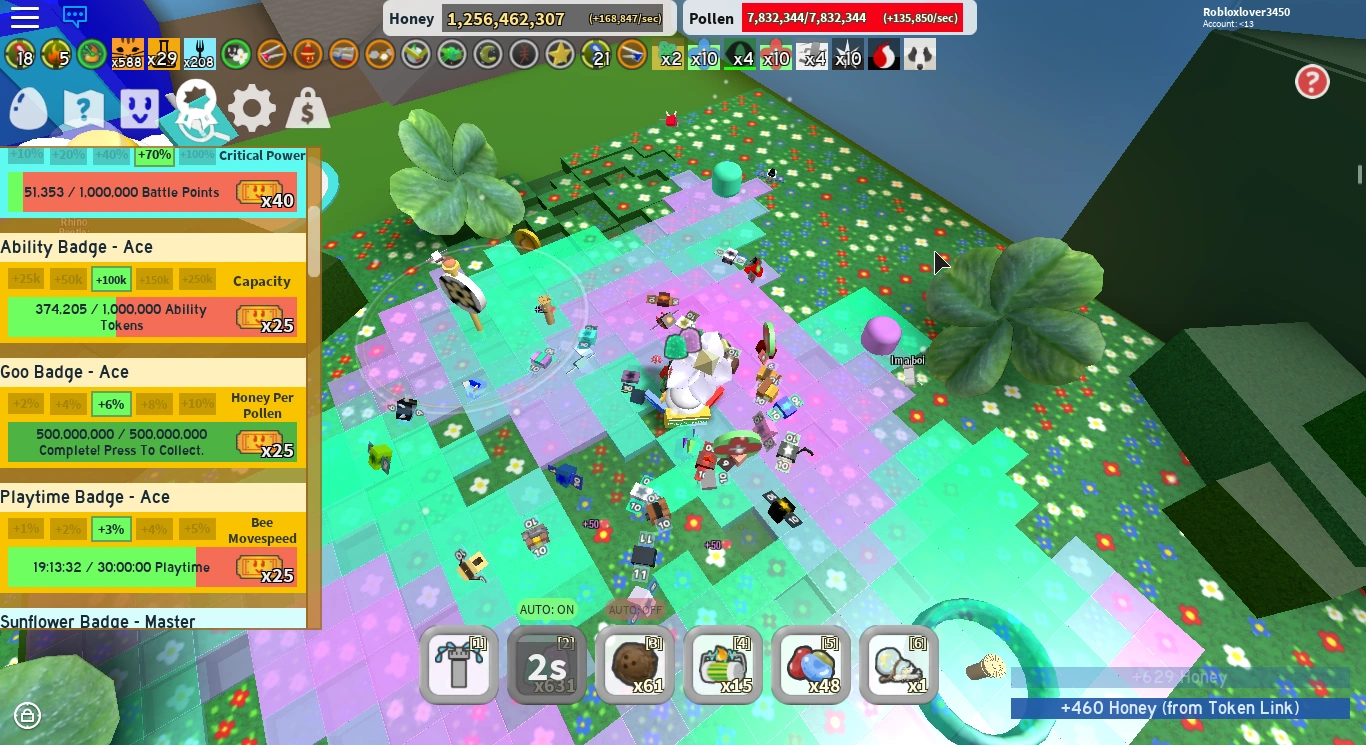Activate the Glitter item in slot 6
The image size is (1366, 745).
pyautogui.click(x=898, y=665)
